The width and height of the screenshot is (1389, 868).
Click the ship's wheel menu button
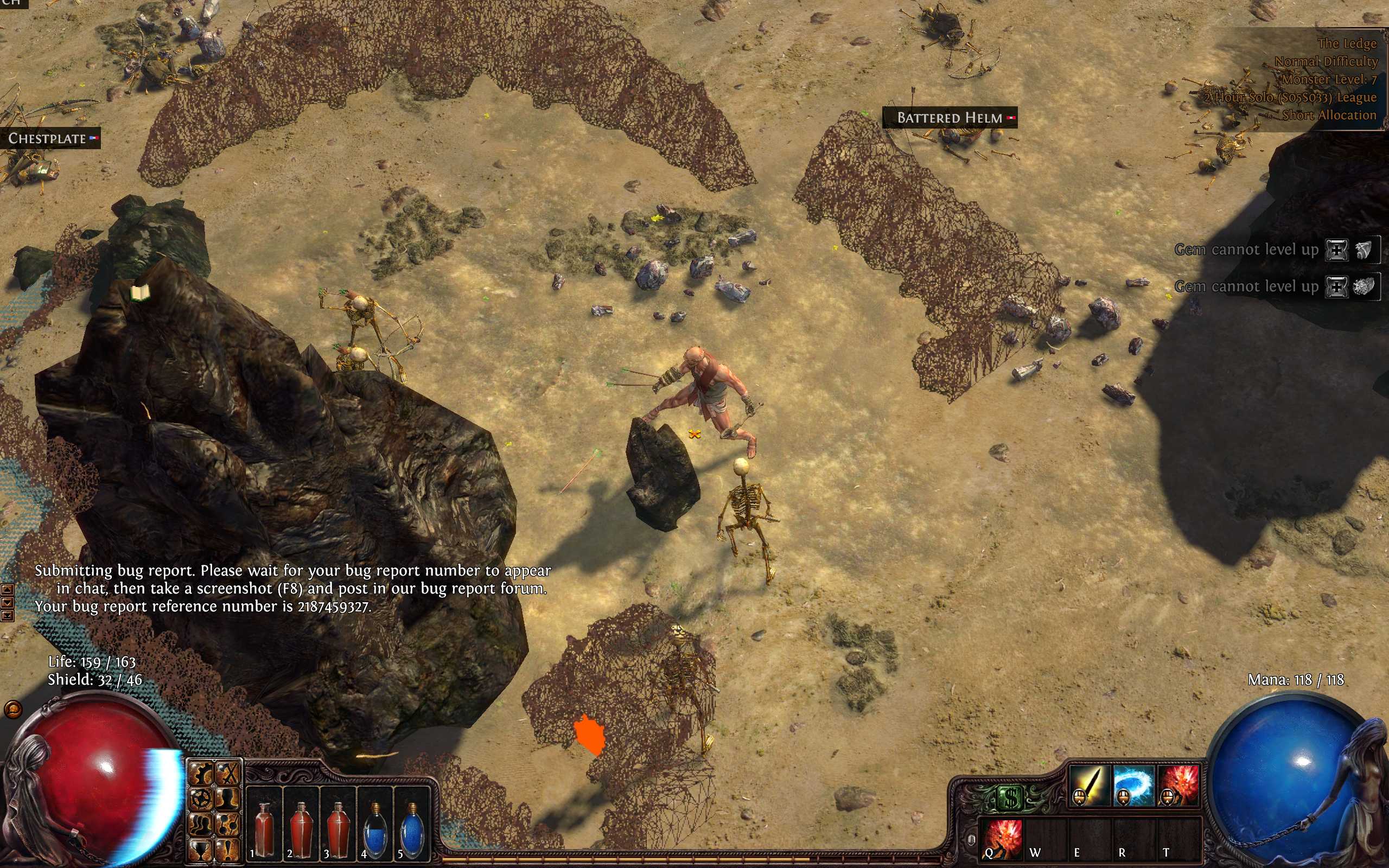pos(201,799)
